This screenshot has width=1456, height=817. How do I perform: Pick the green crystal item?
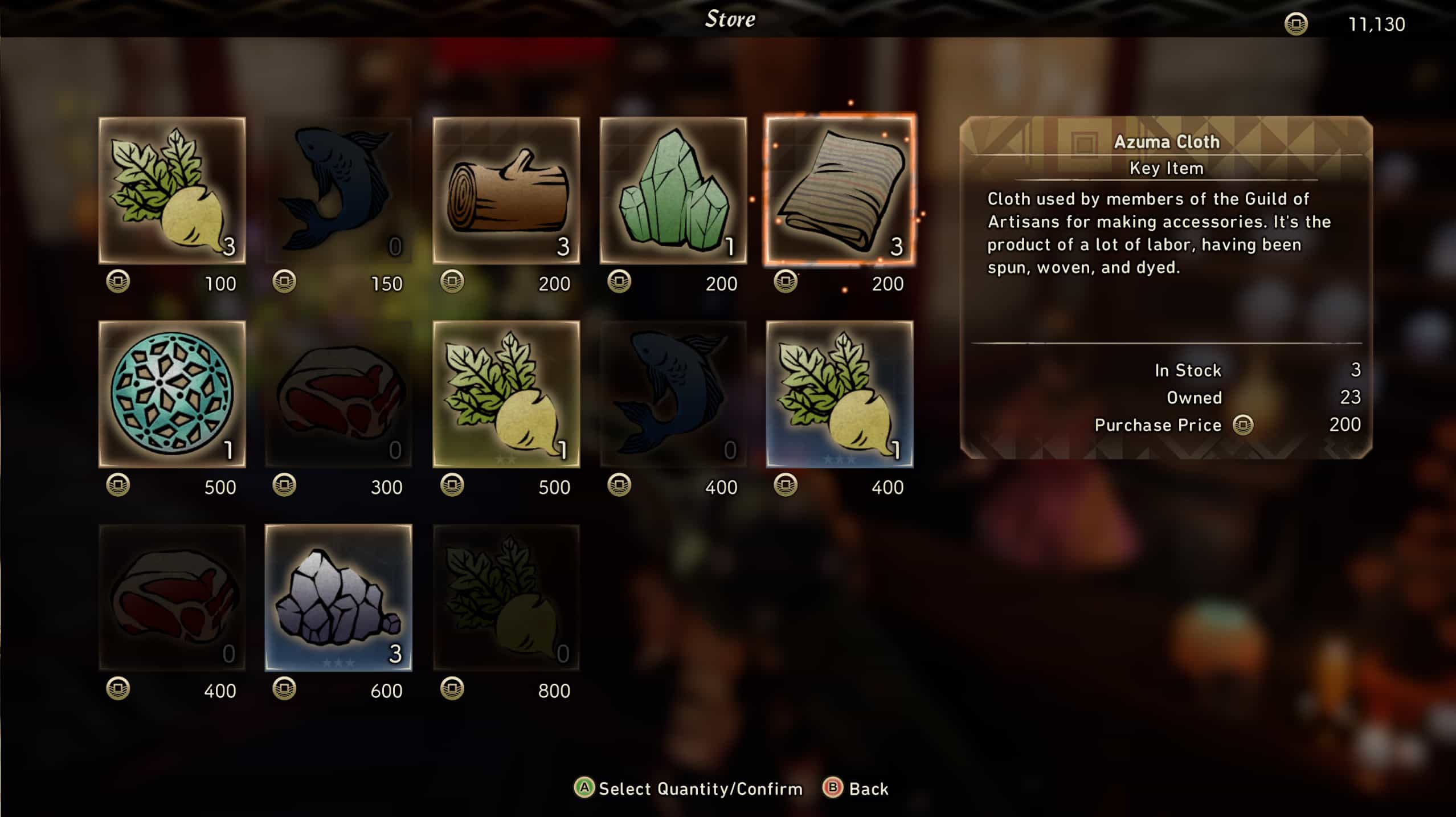[673, 190]
